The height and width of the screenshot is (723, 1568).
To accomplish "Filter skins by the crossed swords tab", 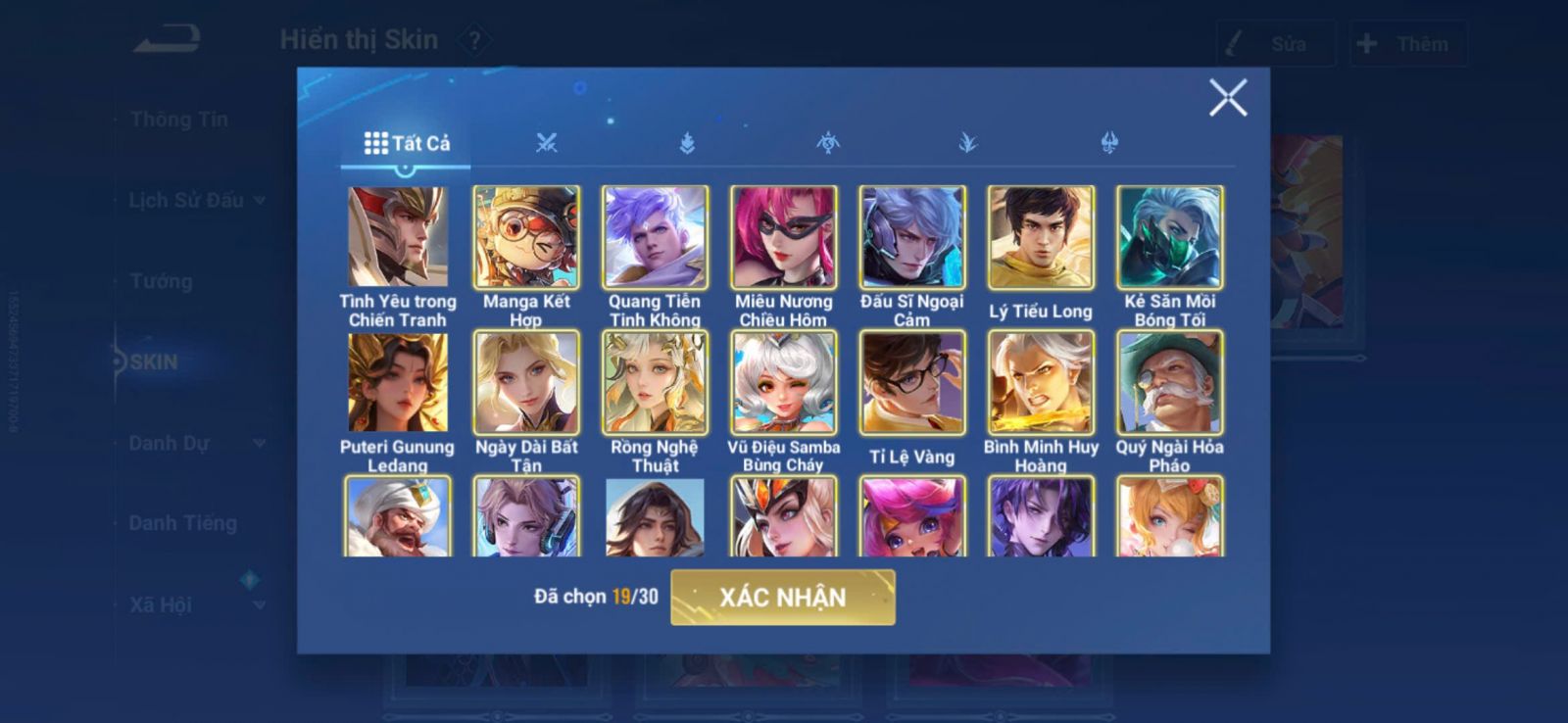I will pyautogui.click(x=546, y=144).
